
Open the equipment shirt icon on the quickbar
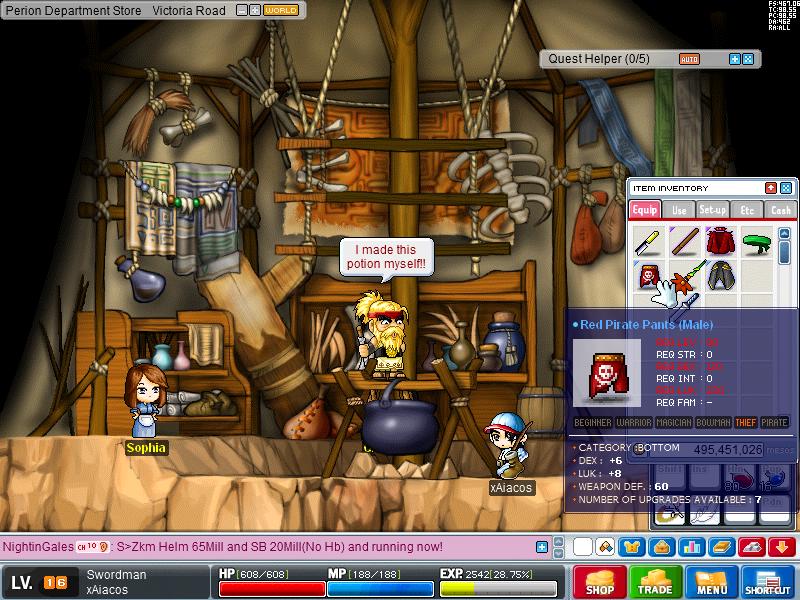pos(632,547)
